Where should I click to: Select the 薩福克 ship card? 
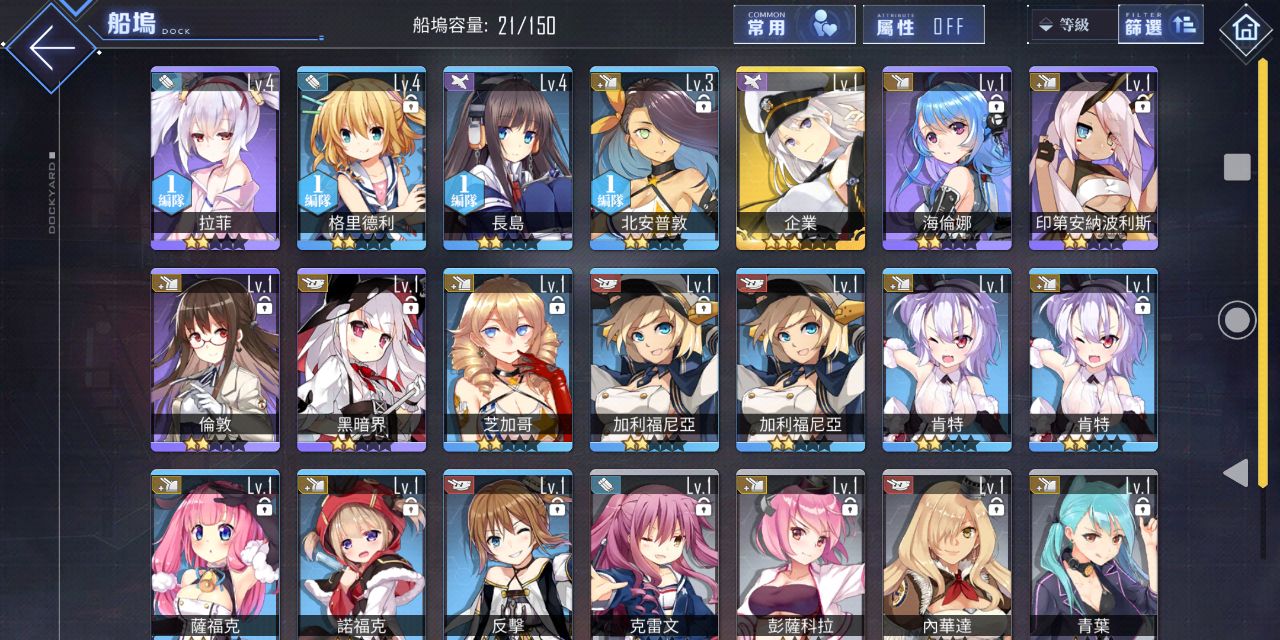(215, 555)
